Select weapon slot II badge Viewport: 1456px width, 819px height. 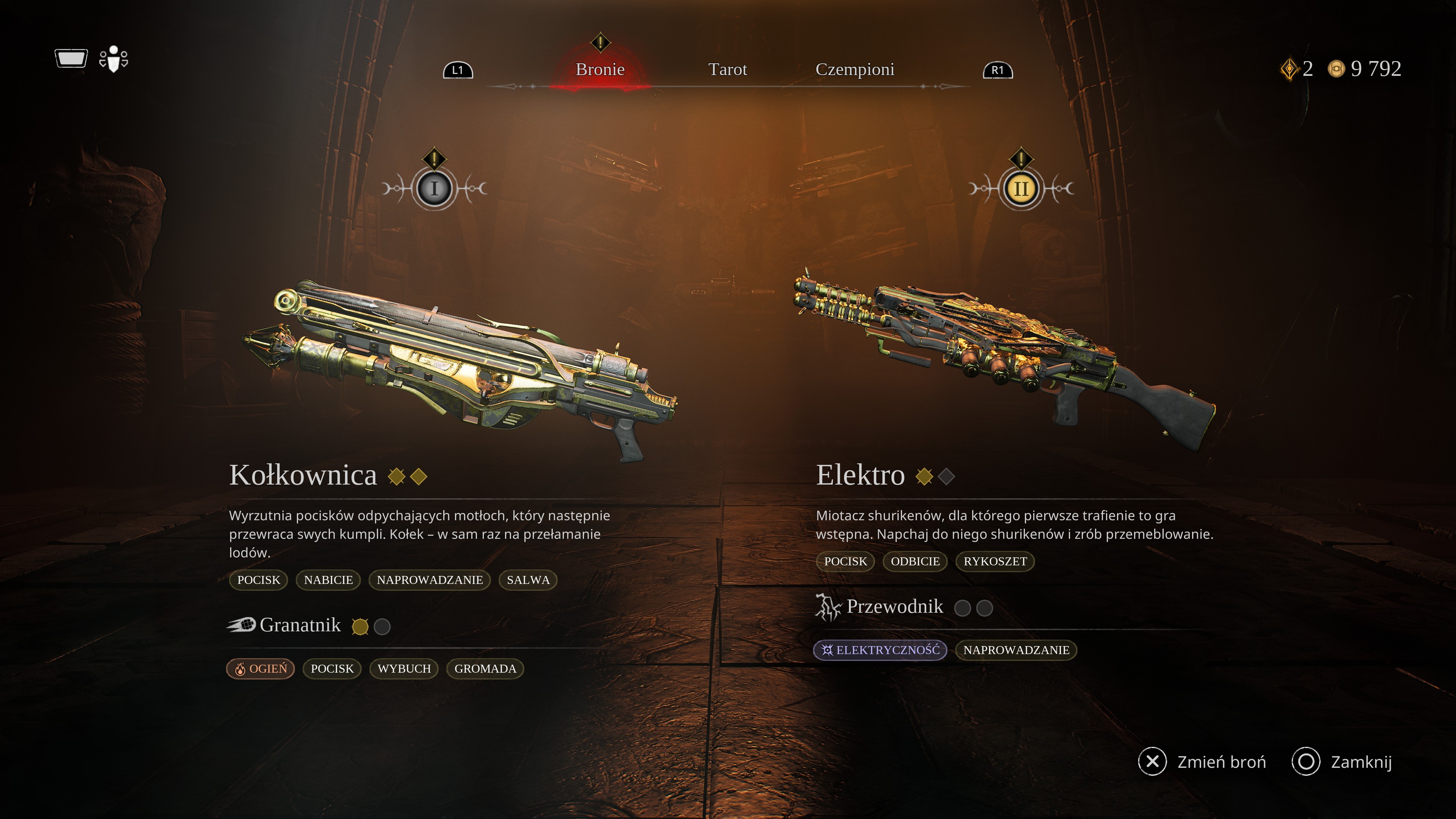click(1021, 188)
